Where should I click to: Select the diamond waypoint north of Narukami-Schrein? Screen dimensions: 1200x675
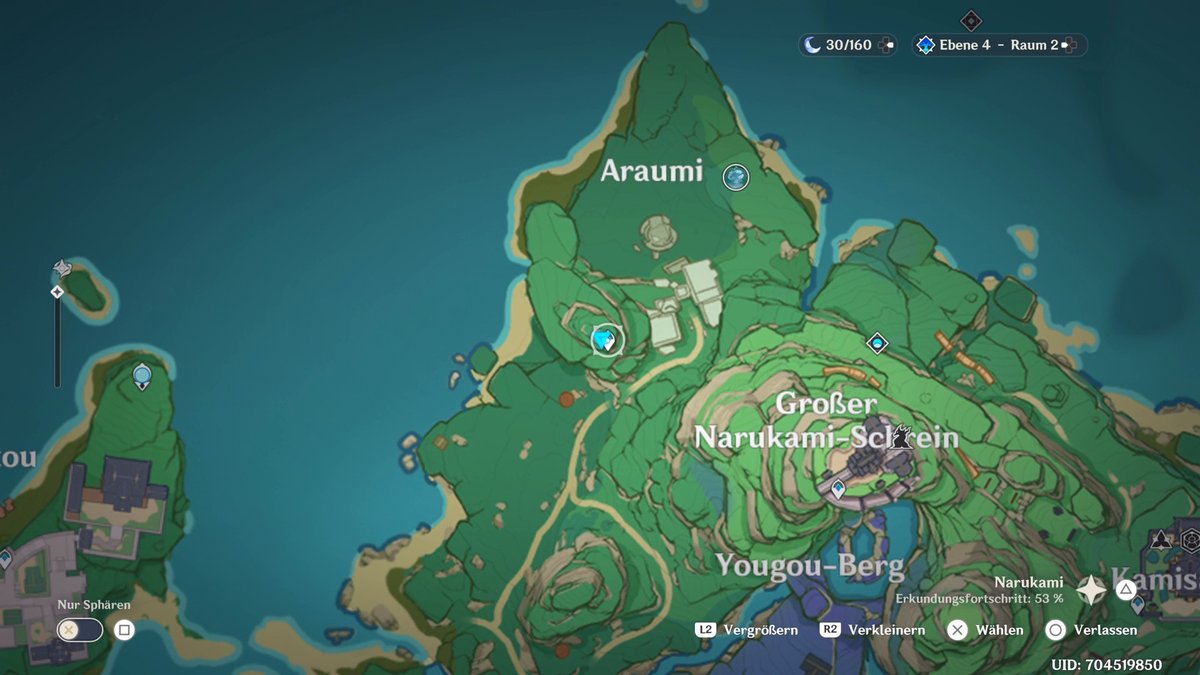point(877,343)
